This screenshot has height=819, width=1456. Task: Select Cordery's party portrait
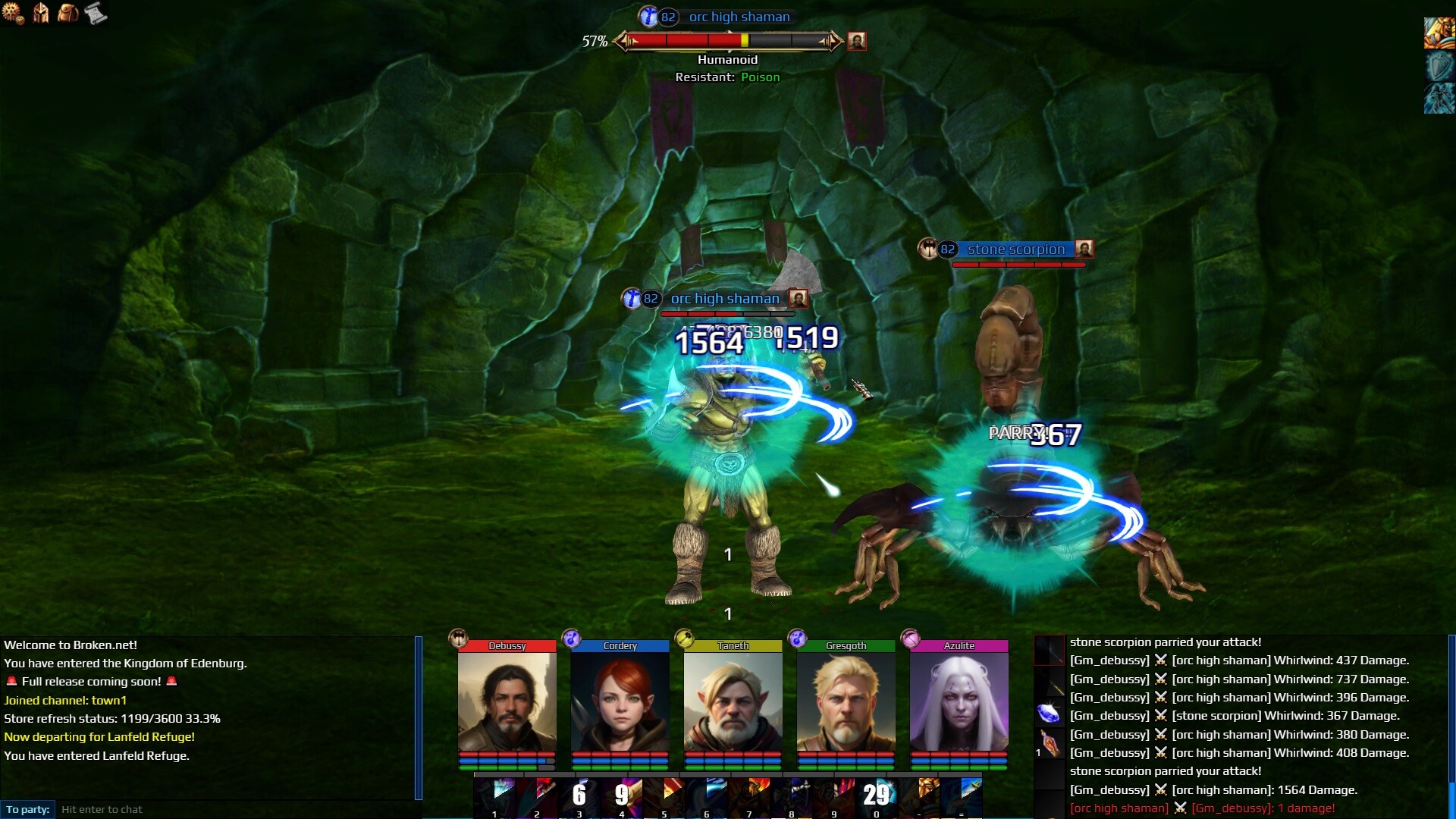(620, 701)
